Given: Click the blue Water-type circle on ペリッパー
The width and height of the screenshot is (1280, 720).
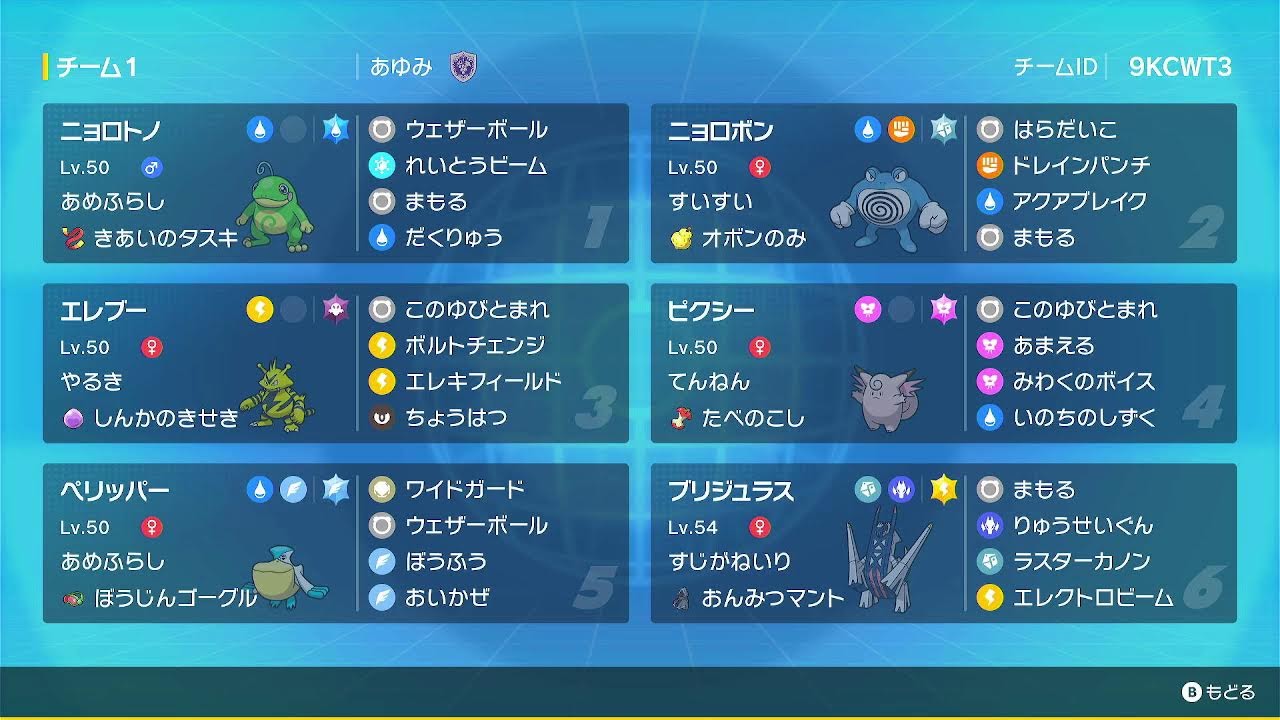Looking at the screenshot, I should click(x=260, y=487).
